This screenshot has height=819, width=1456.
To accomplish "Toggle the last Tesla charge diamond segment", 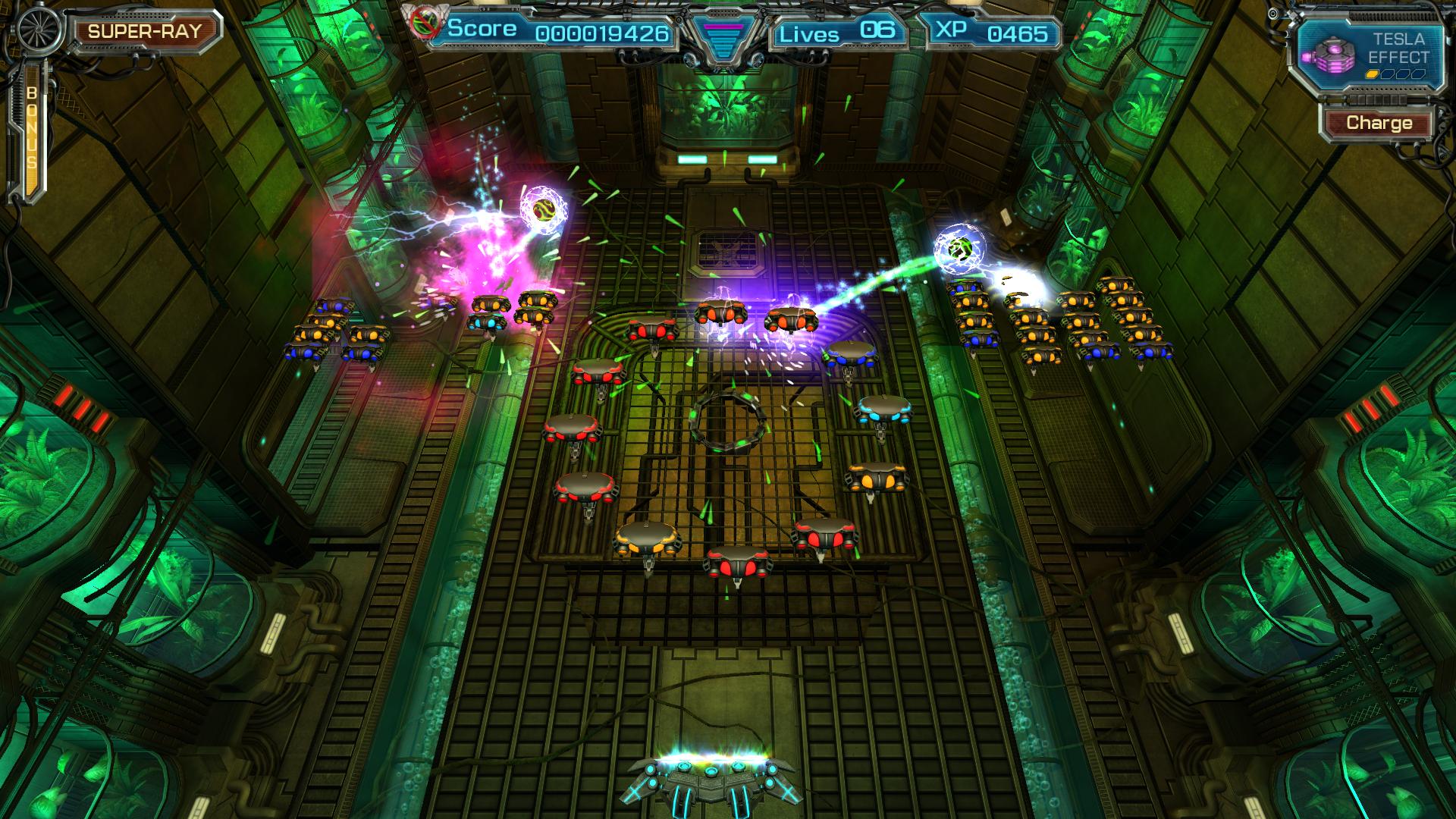I will click(1417, 74).
